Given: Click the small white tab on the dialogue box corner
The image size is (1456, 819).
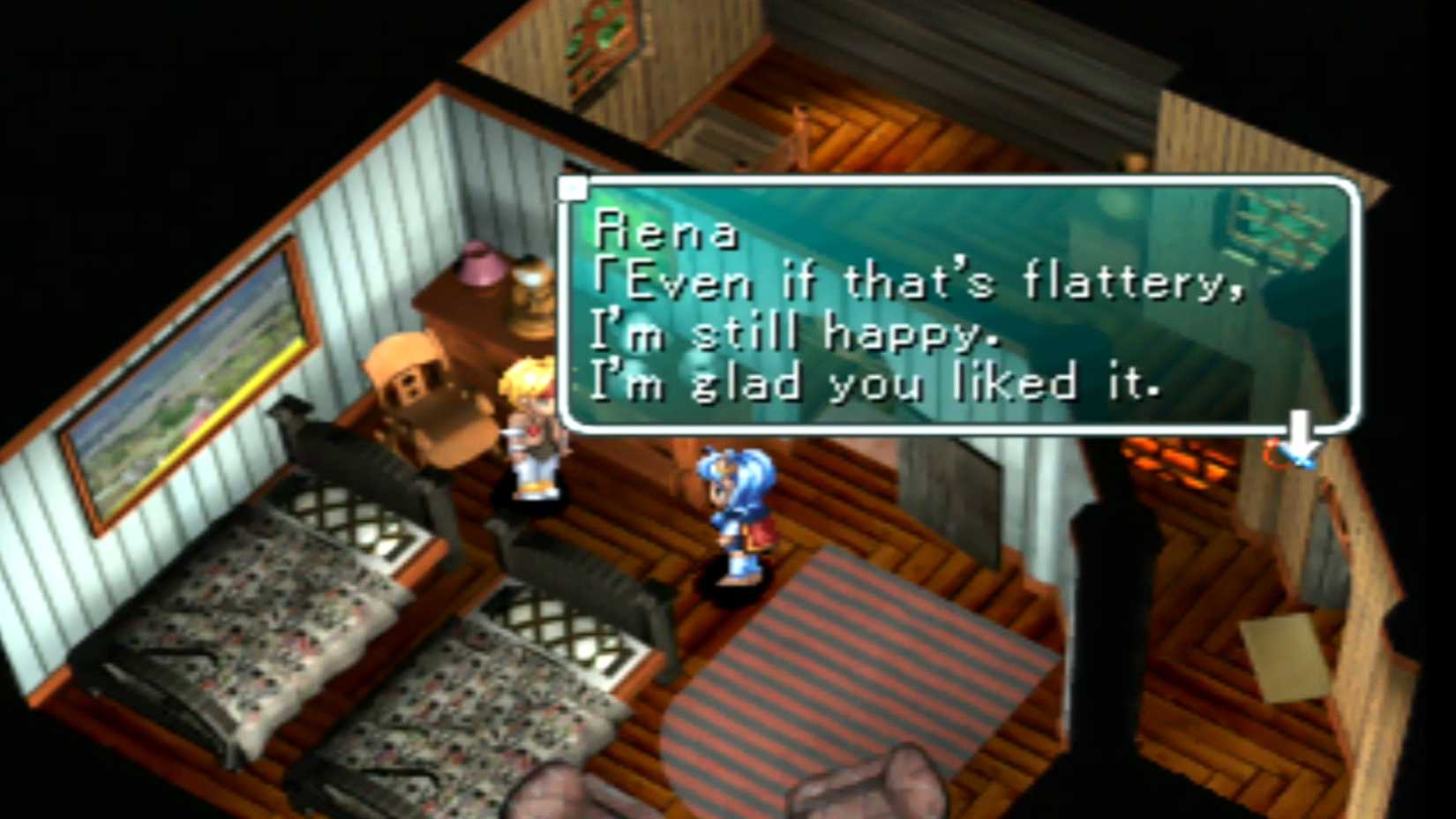Looking at the screenshot, I should [x=574, y=187].
